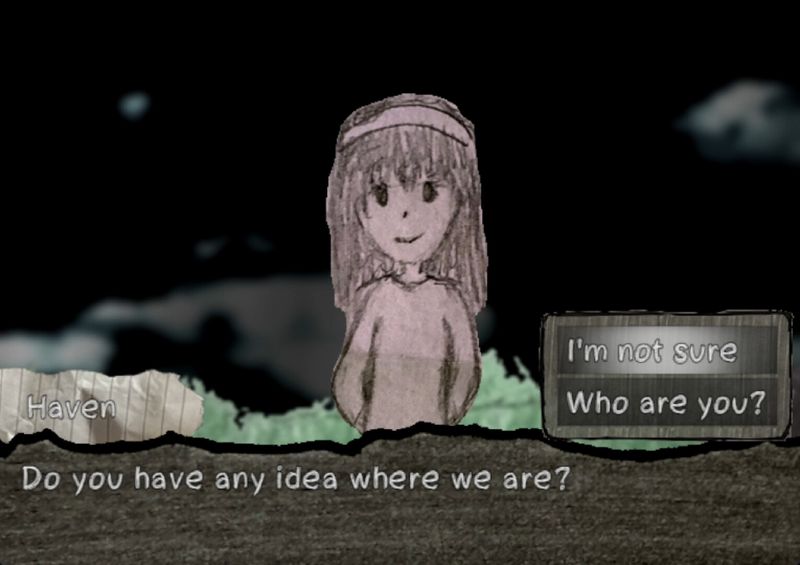This screenshot has height=565, width=800.
Task: Select the "Who are you?" dialogue option
Action: click(665, 403)
